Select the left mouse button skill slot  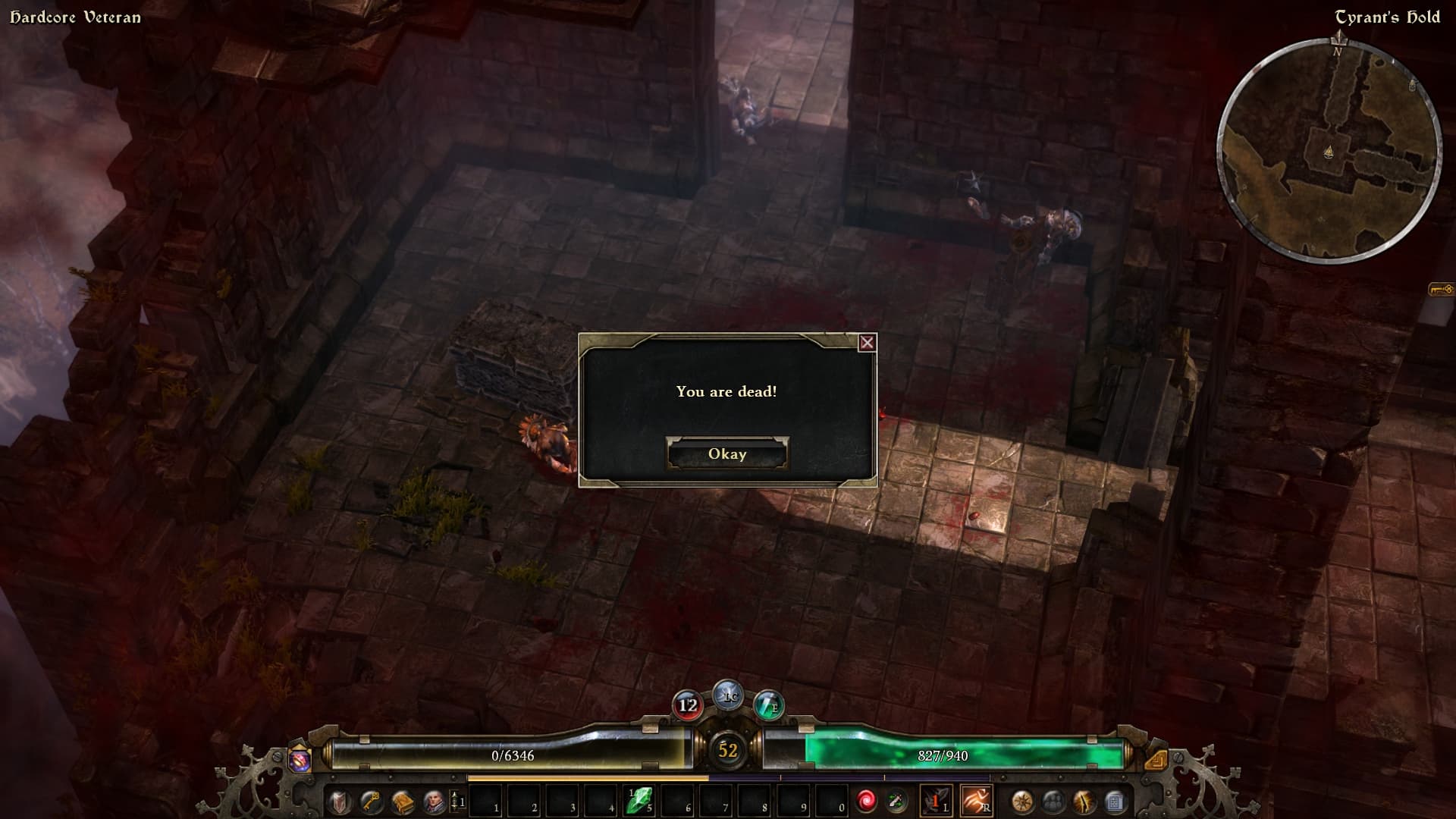pyautogui.click(x=937, y=801)
